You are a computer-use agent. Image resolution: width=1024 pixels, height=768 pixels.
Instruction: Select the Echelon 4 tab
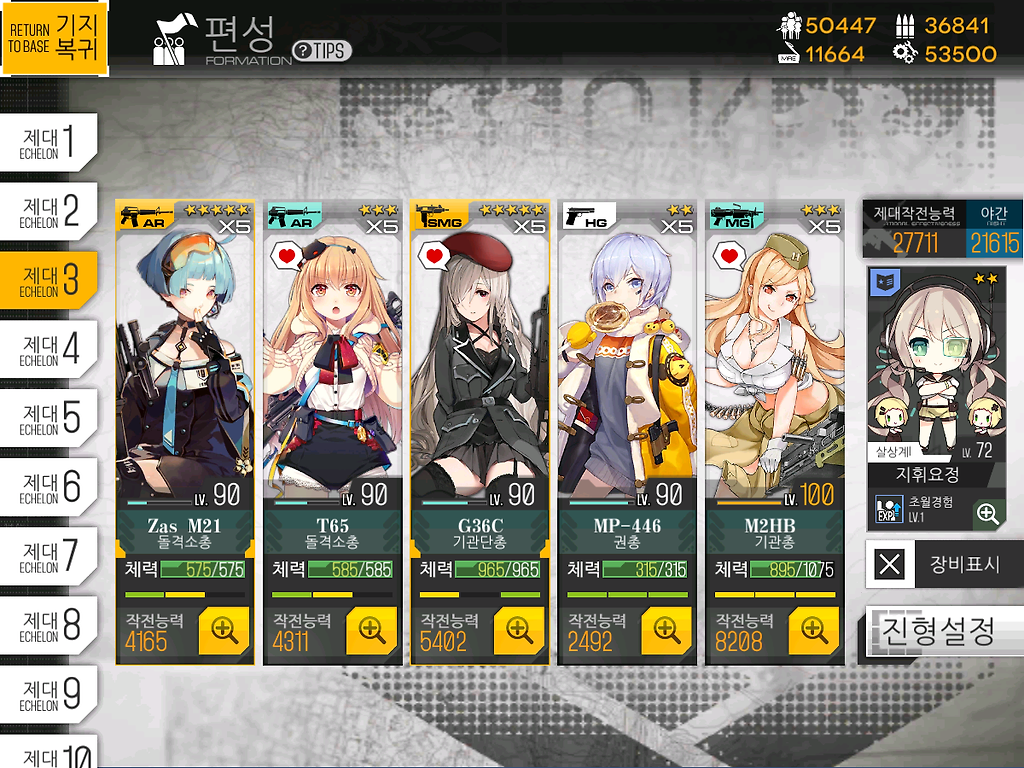(49, 349)
